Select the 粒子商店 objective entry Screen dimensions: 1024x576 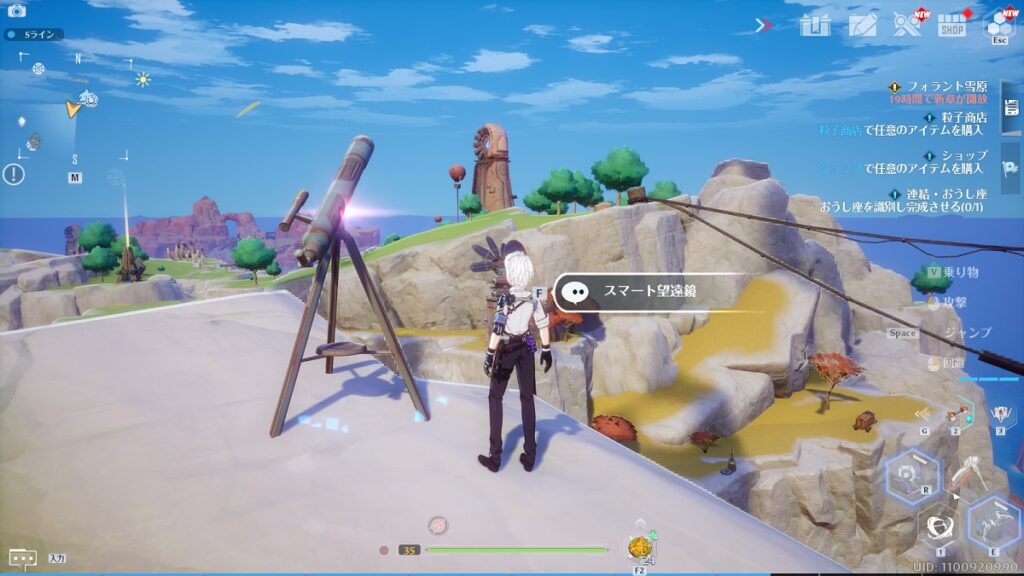[940, 124]
